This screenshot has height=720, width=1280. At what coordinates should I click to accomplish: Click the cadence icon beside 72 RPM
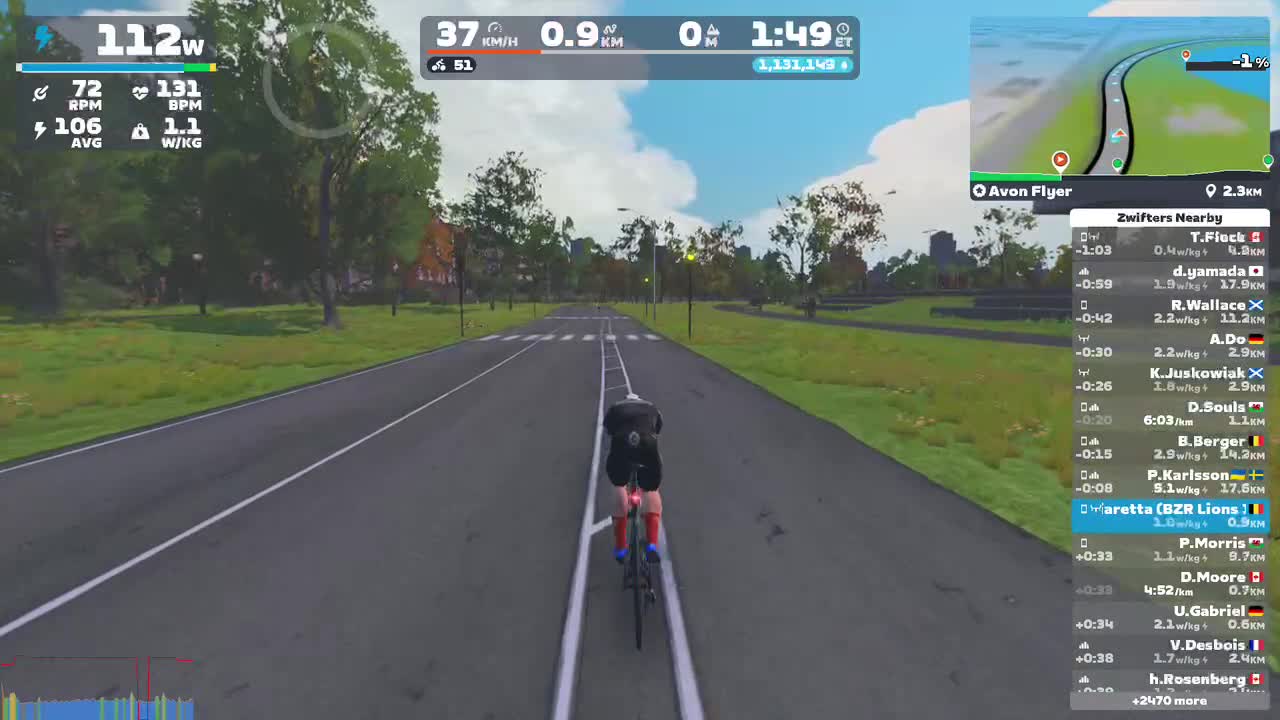coord(40,92)
